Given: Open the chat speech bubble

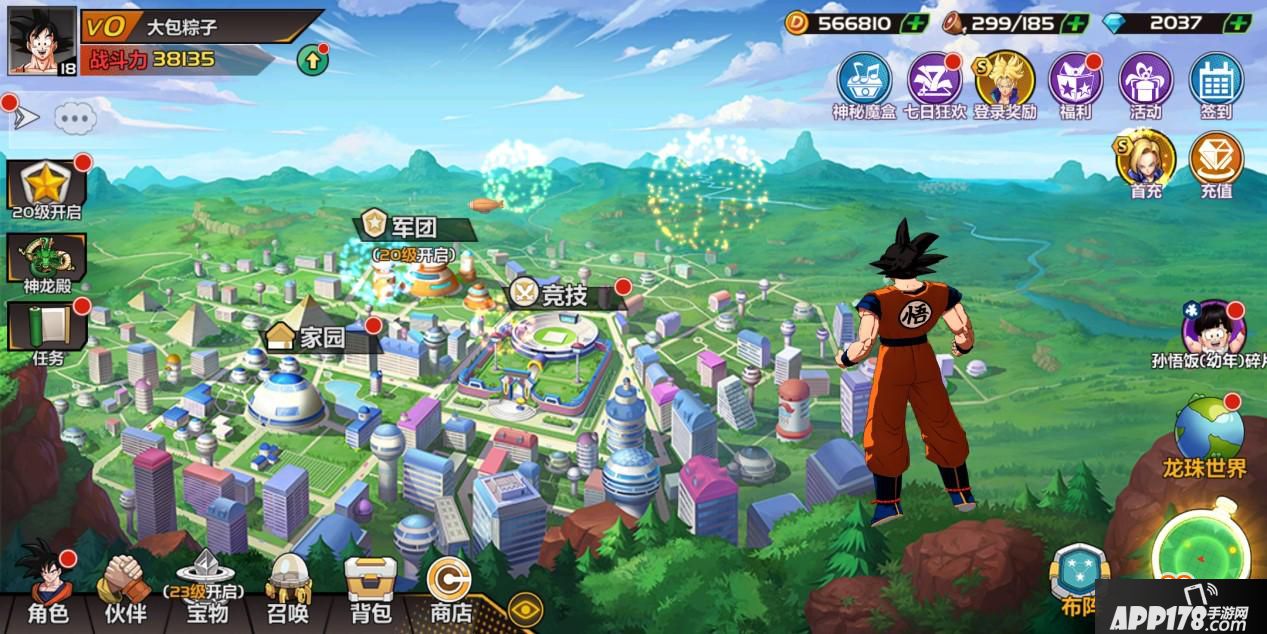Looking at the screenshot, I should point(75,118).
